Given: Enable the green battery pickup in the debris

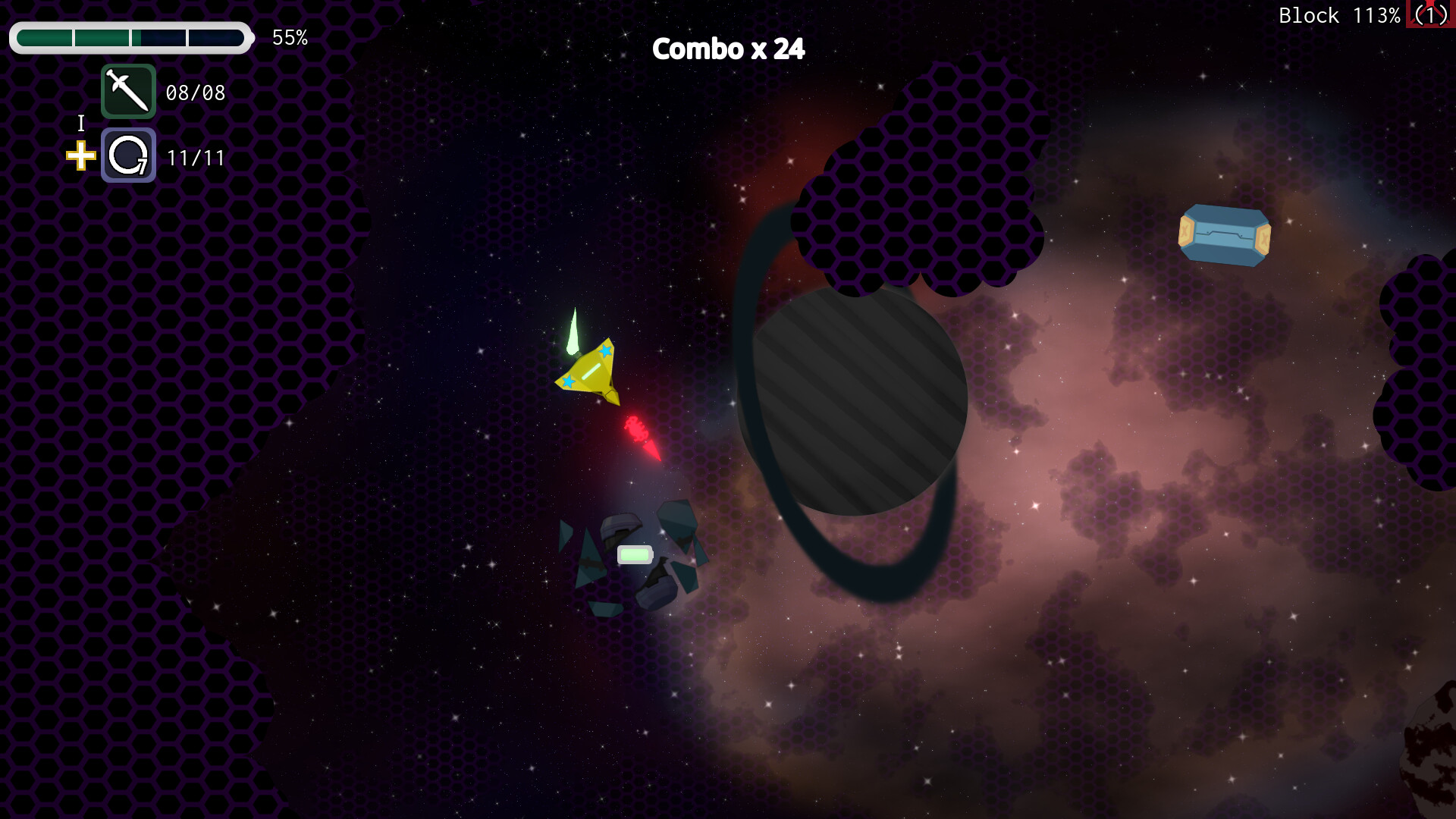Looking at the screenshot, I should pyautogui.click(x=635, y=554).
